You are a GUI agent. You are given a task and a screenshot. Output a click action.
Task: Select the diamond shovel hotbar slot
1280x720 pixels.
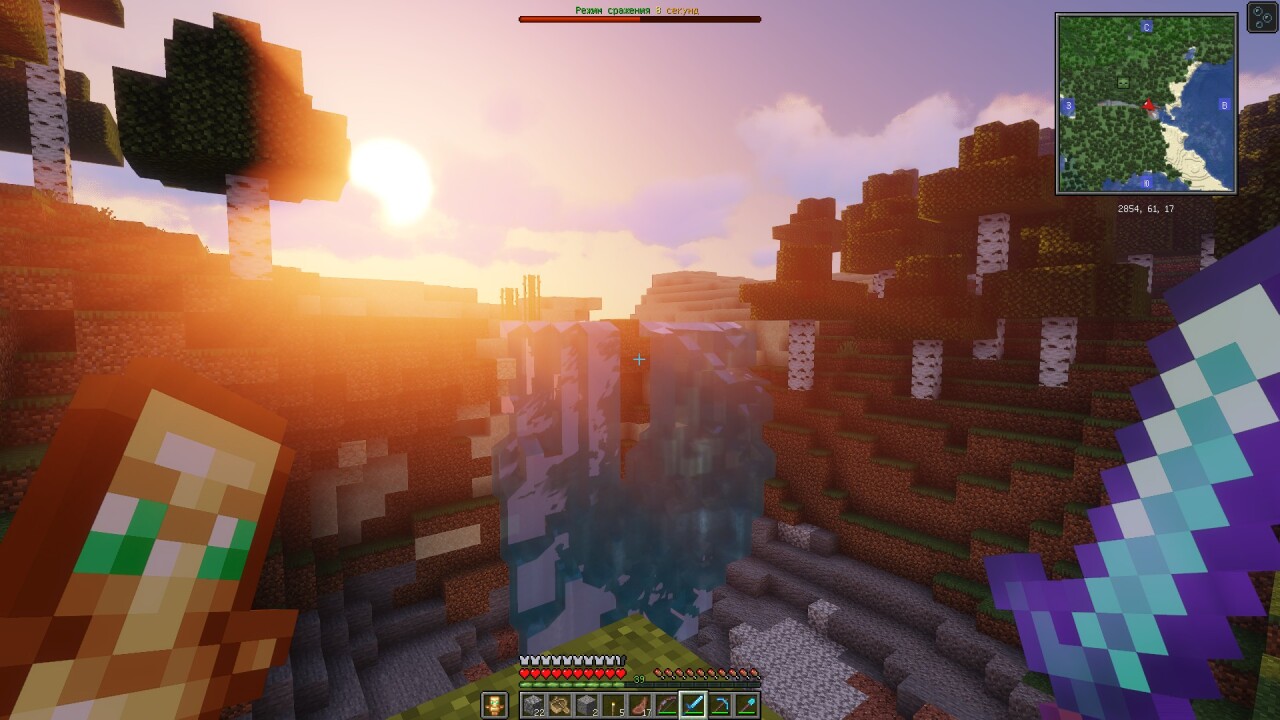747,705
